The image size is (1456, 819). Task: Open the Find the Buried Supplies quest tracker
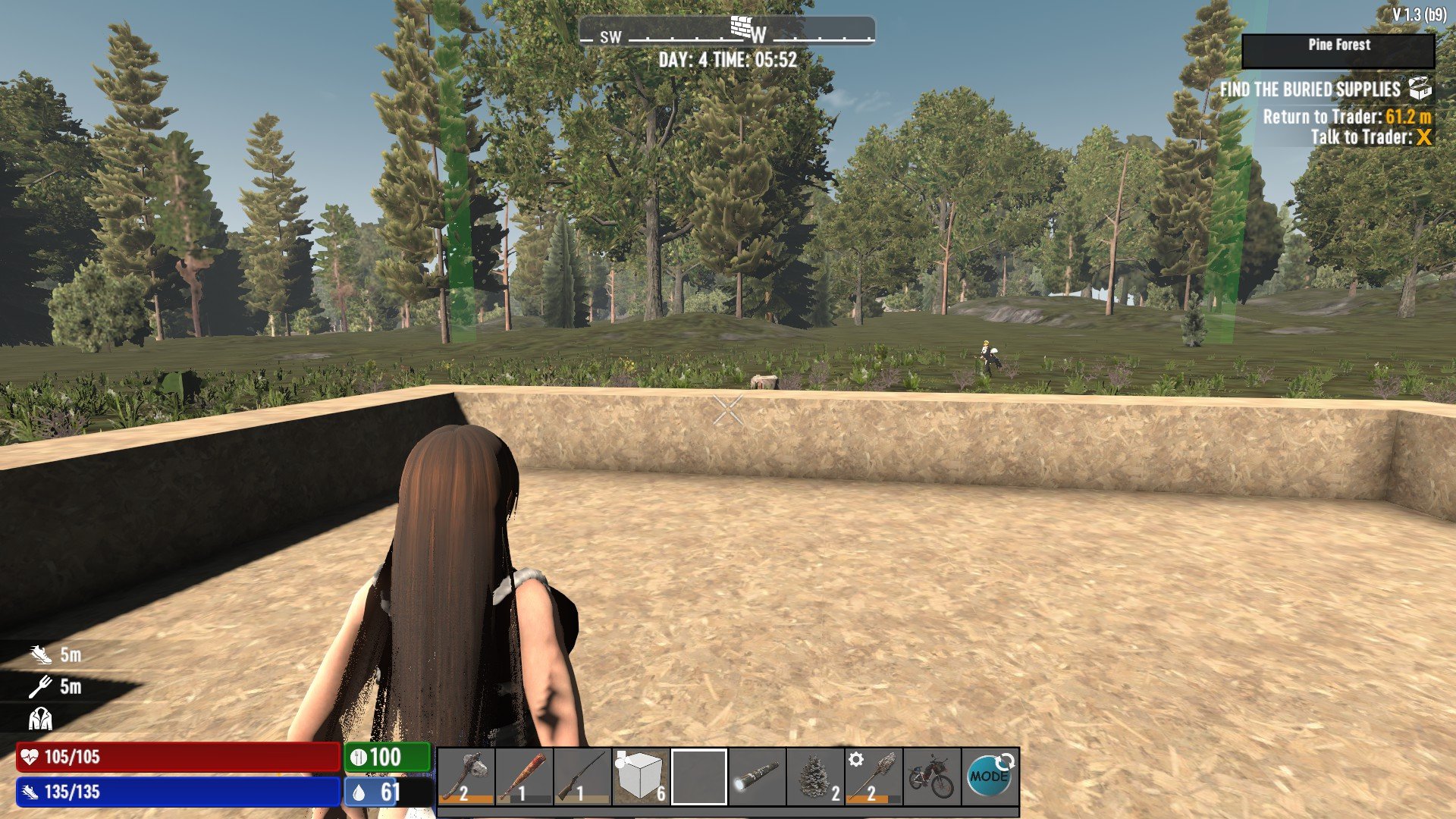coord(1323,89)
